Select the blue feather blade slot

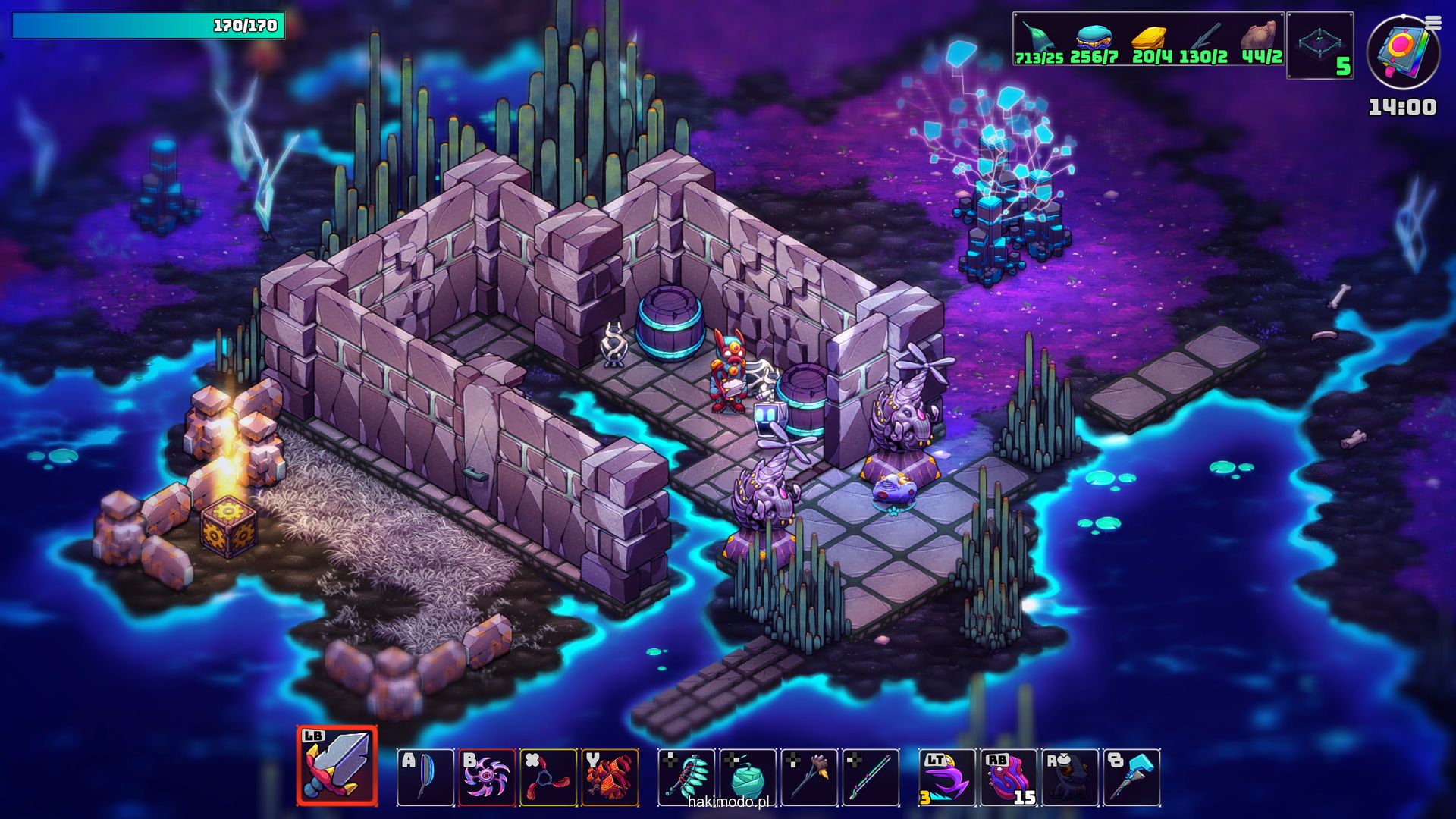425,777
